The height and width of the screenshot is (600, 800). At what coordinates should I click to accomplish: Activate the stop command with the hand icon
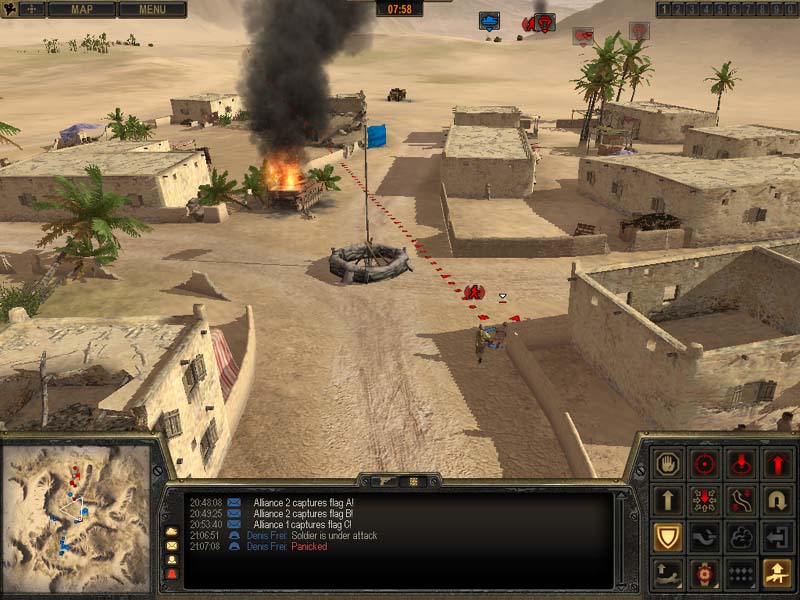(668, 463)
